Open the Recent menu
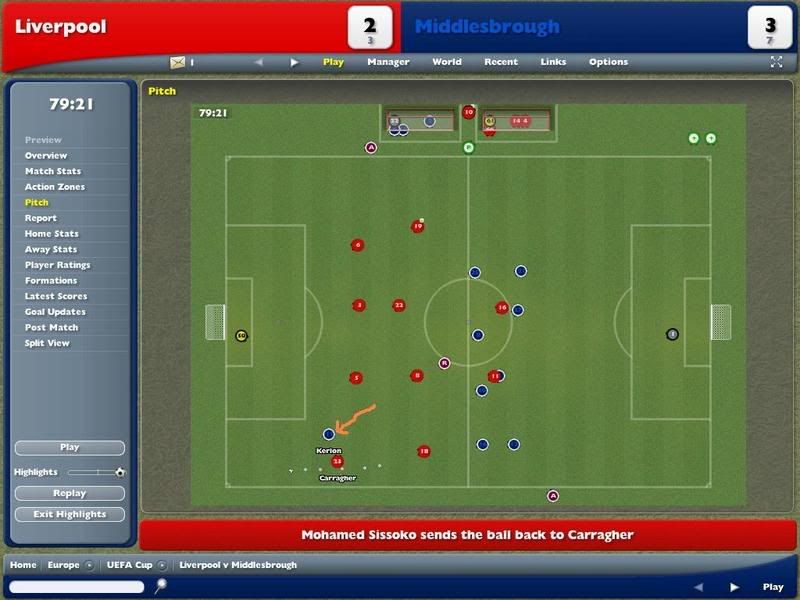800x600 pixels. (x=500, y=62)
